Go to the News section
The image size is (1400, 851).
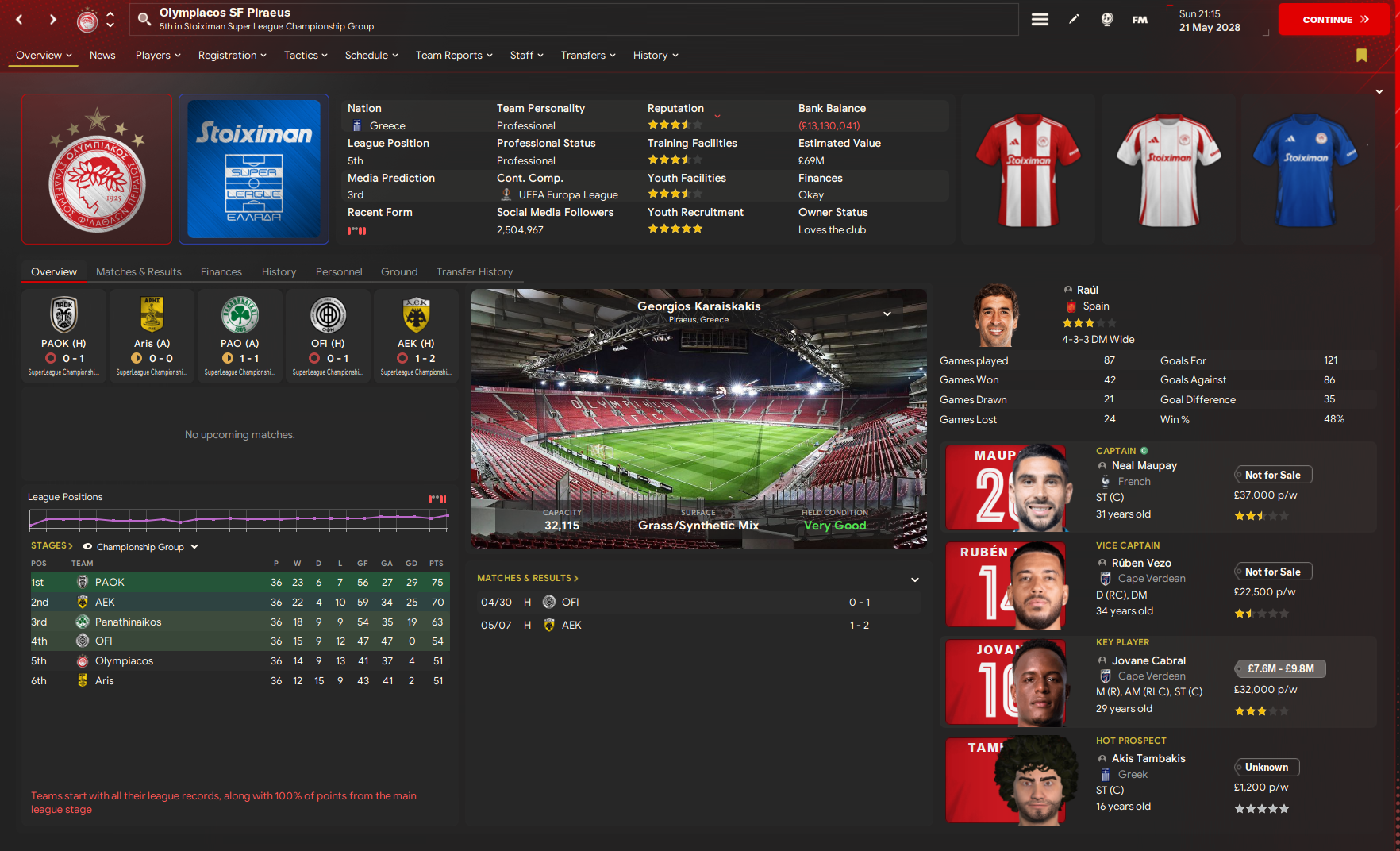[x=102, y=56]
